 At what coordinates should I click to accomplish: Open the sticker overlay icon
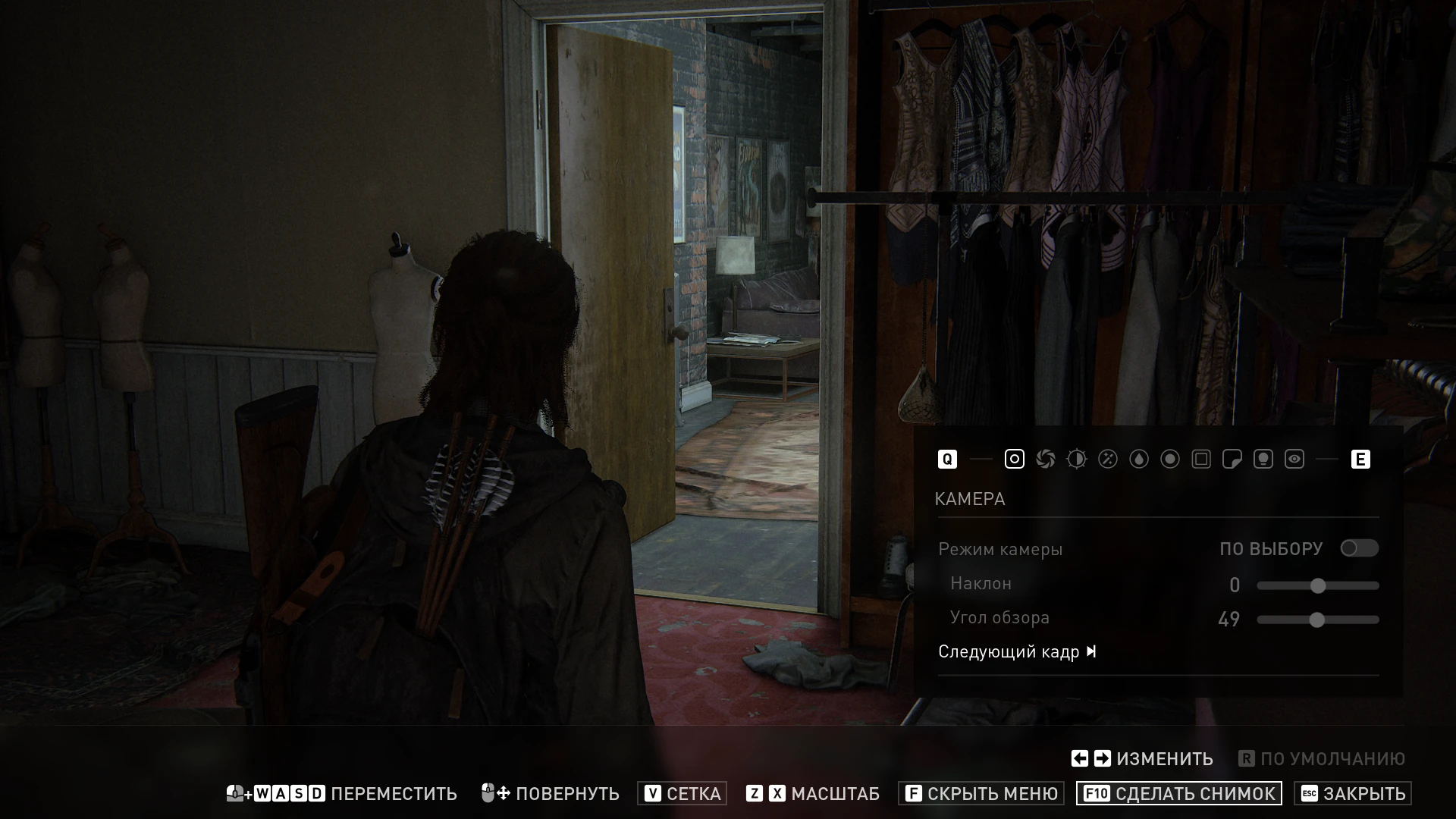[1232, 459]
